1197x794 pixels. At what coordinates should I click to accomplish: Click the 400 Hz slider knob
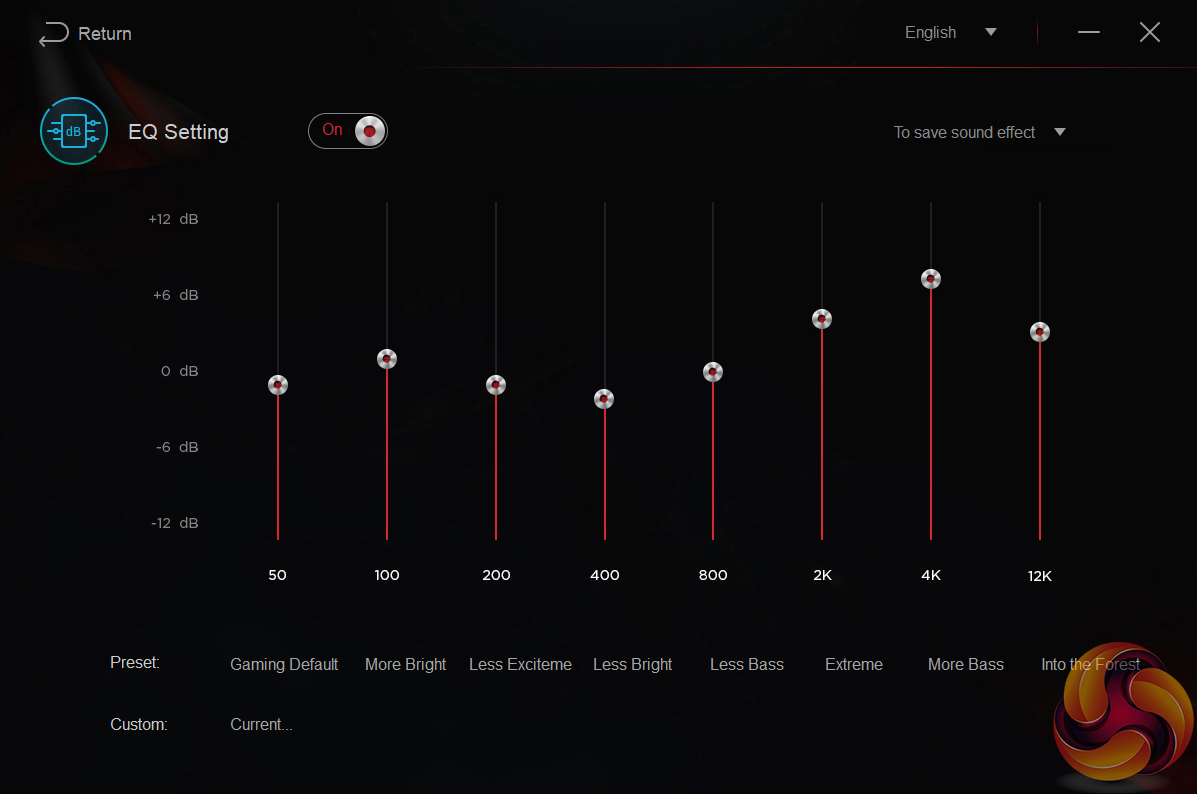click(x=604, y=399)
